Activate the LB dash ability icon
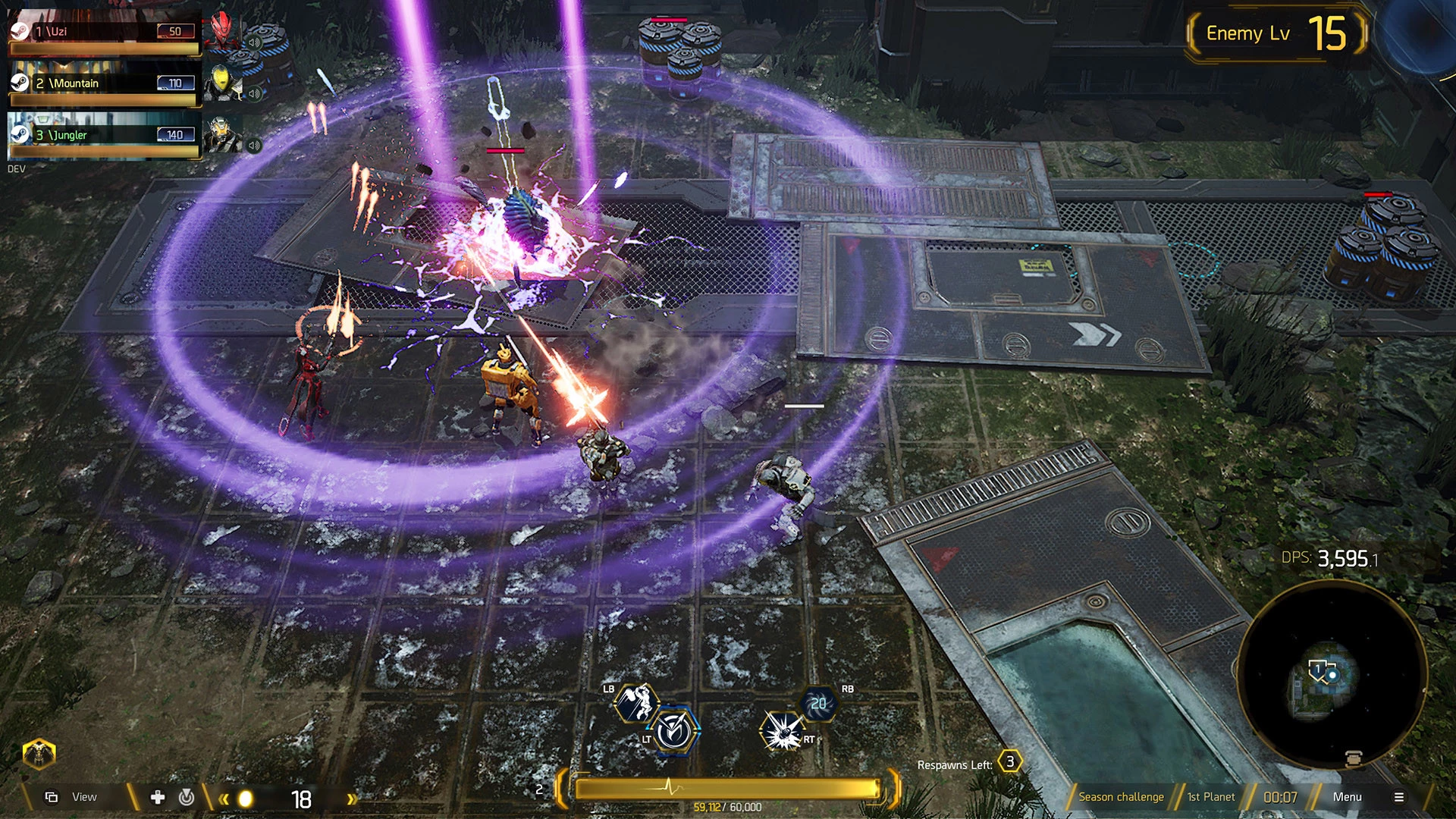Viewport: 1456px width, 819px height. (635, 702)
